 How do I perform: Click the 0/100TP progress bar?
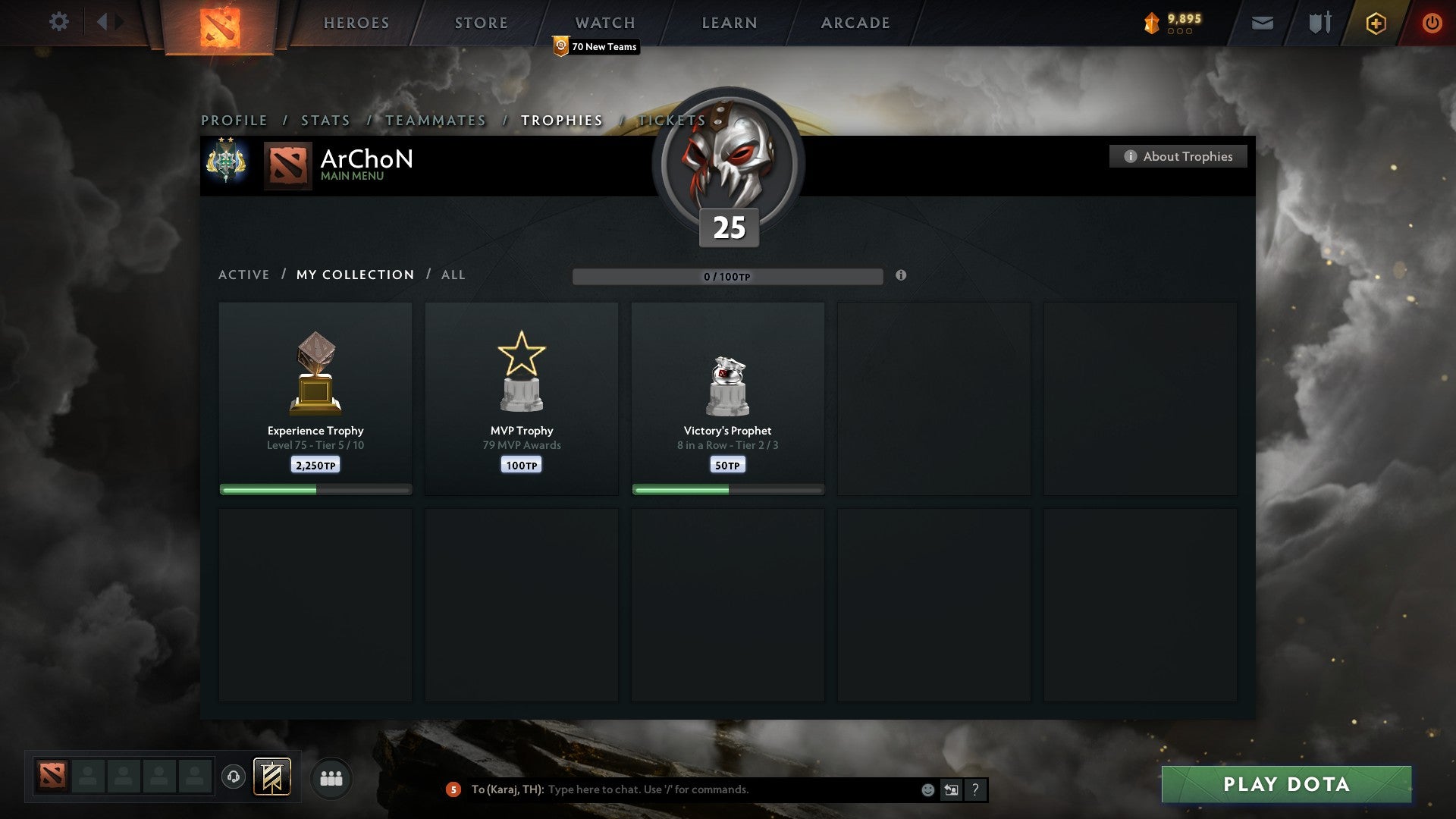(x=728, y=277)
